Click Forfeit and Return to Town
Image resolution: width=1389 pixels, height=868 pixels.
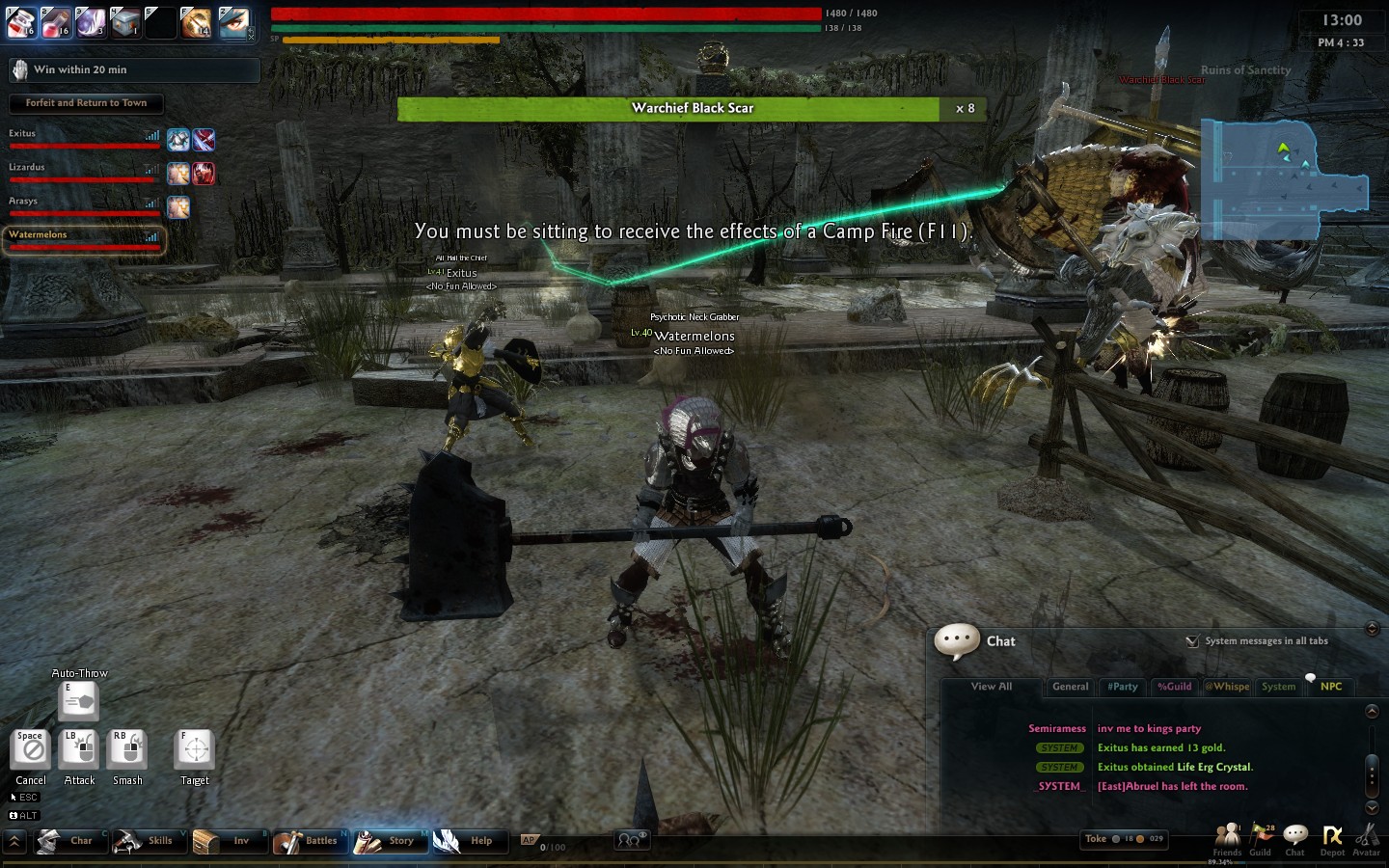(86, 103)
